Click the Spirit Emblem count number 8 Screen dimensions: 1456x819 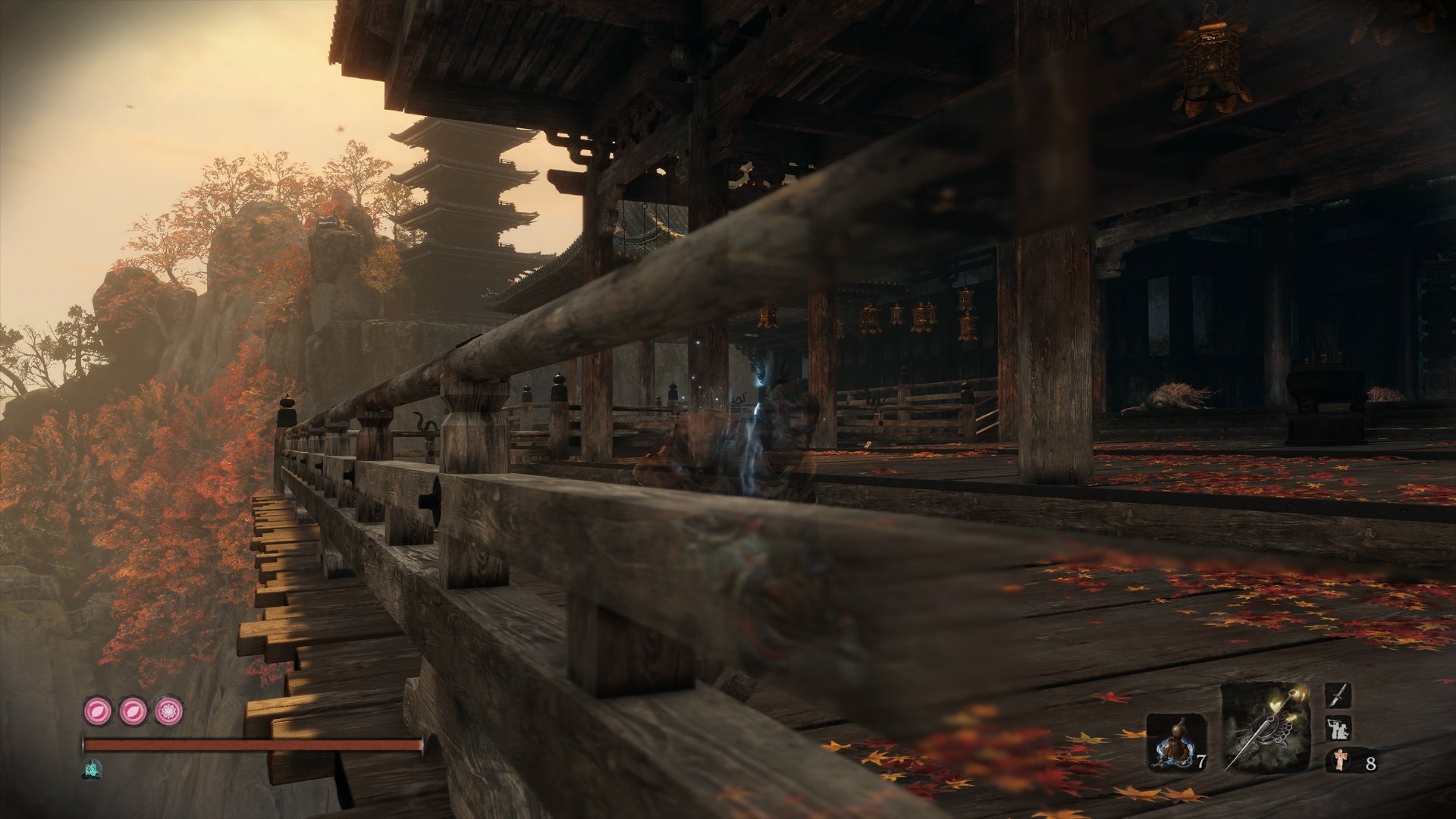(x=1372, y=762)
